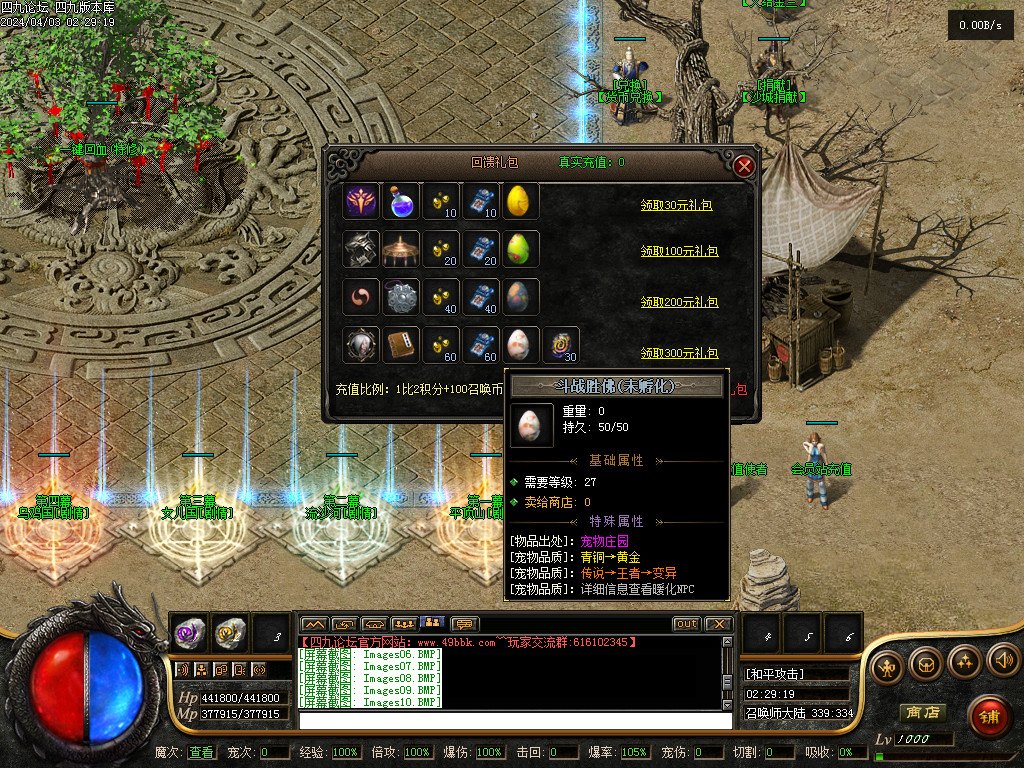The image size is (1024, 768).
Task: Click the red 铺 stall button
Action: pos(988,716)
